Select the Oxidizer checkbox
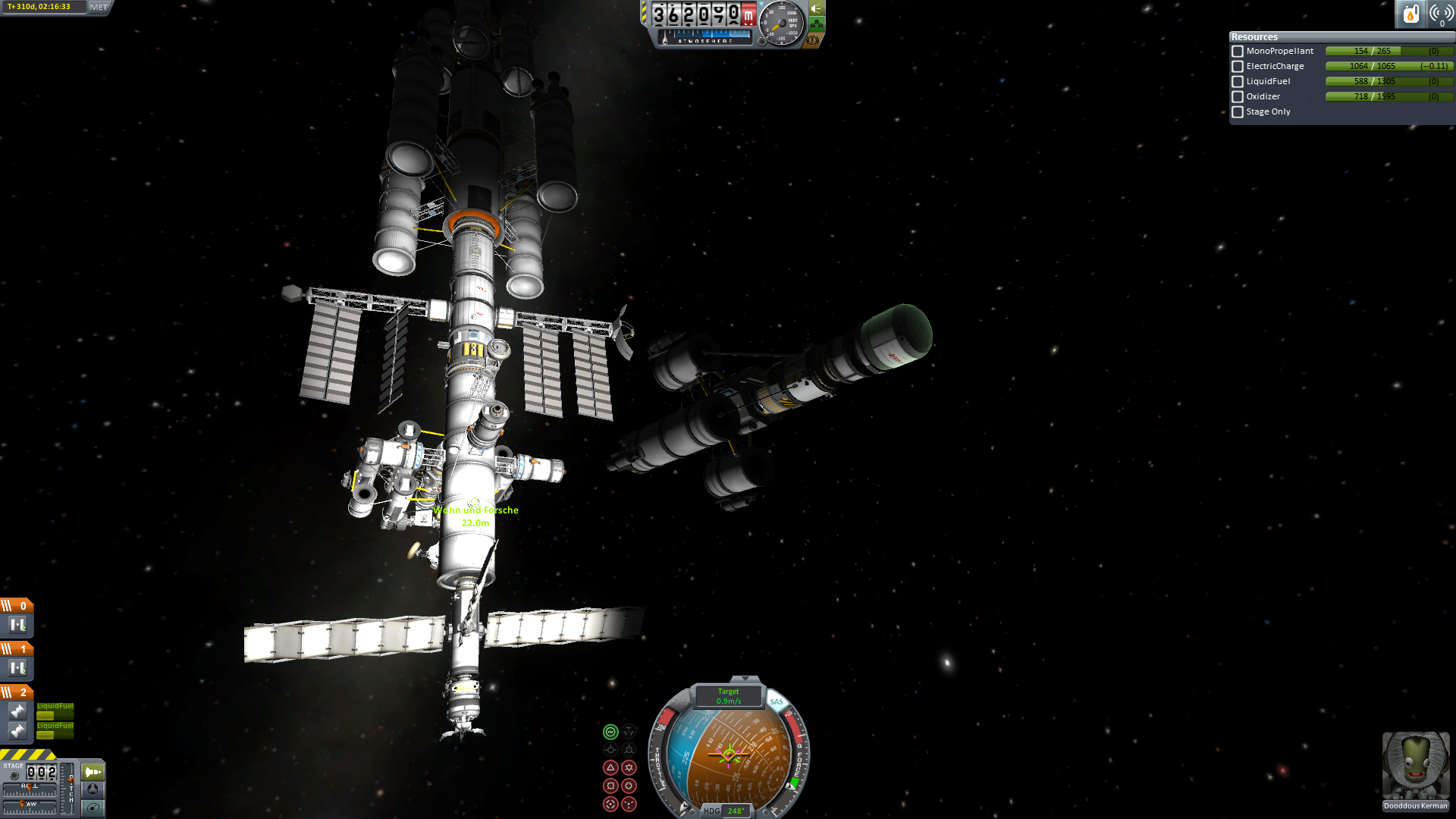Image resolution: width=1456 pixels, height=819 pixels. click(1238, 97)
